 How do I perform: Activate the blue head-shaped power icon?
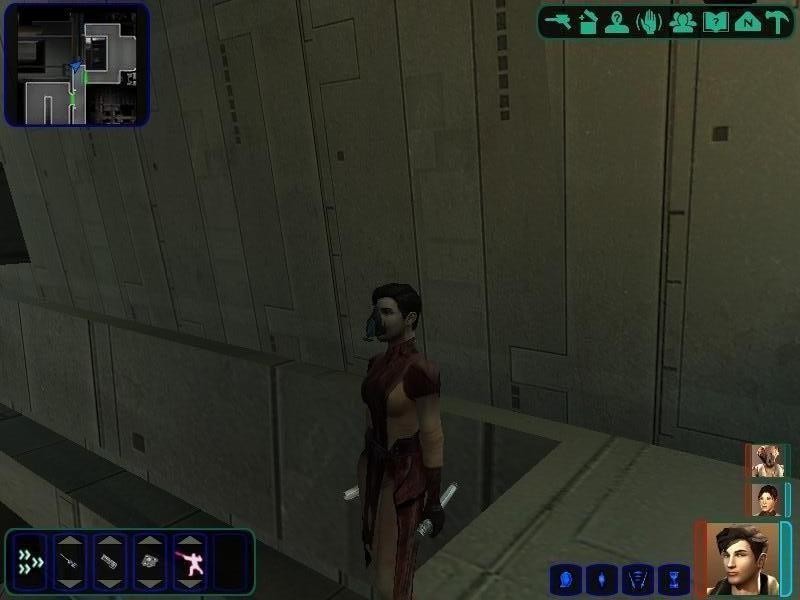[564, 578]
